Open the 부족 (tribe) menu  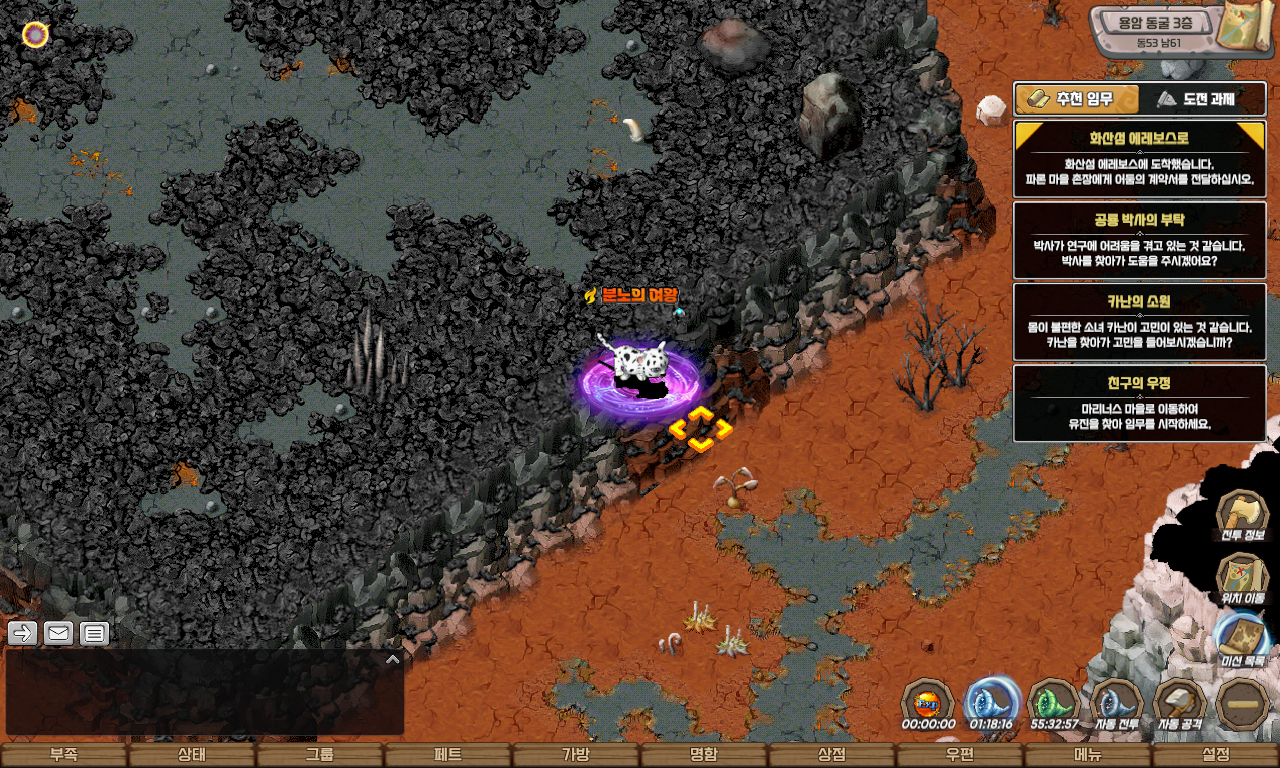(64, 755)
